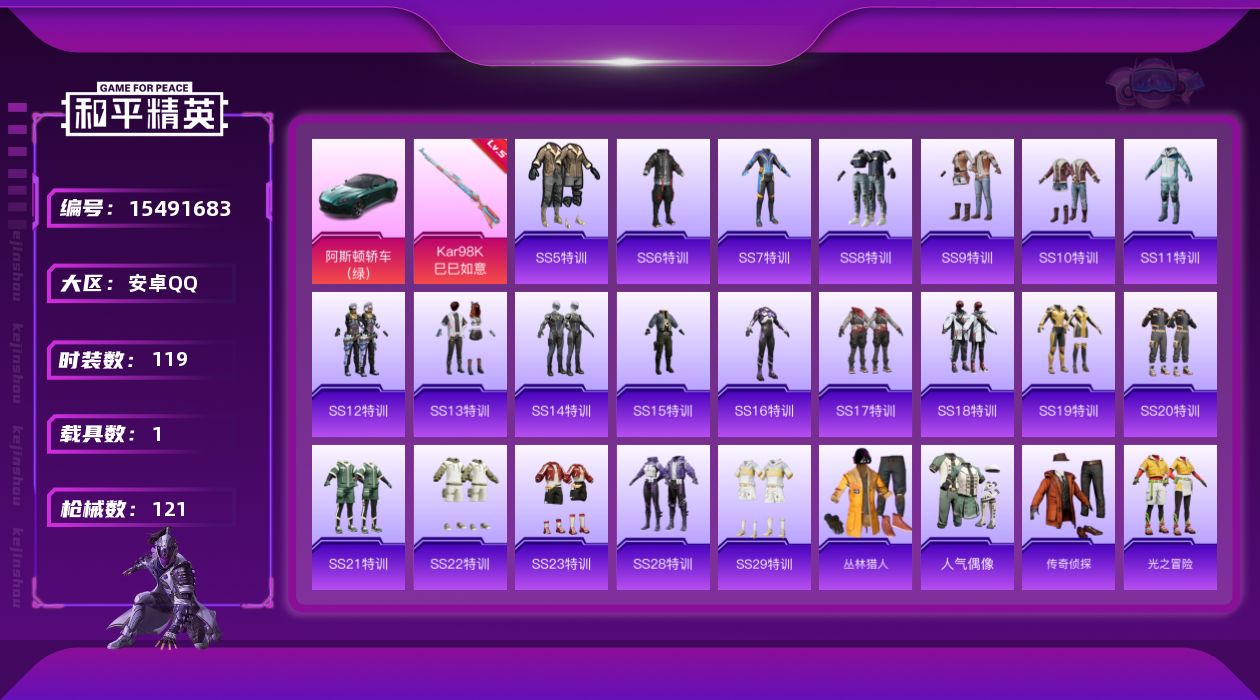Select the SS21特训 green outfit card
Screen dimensions: 1260x700
(358, 517)
